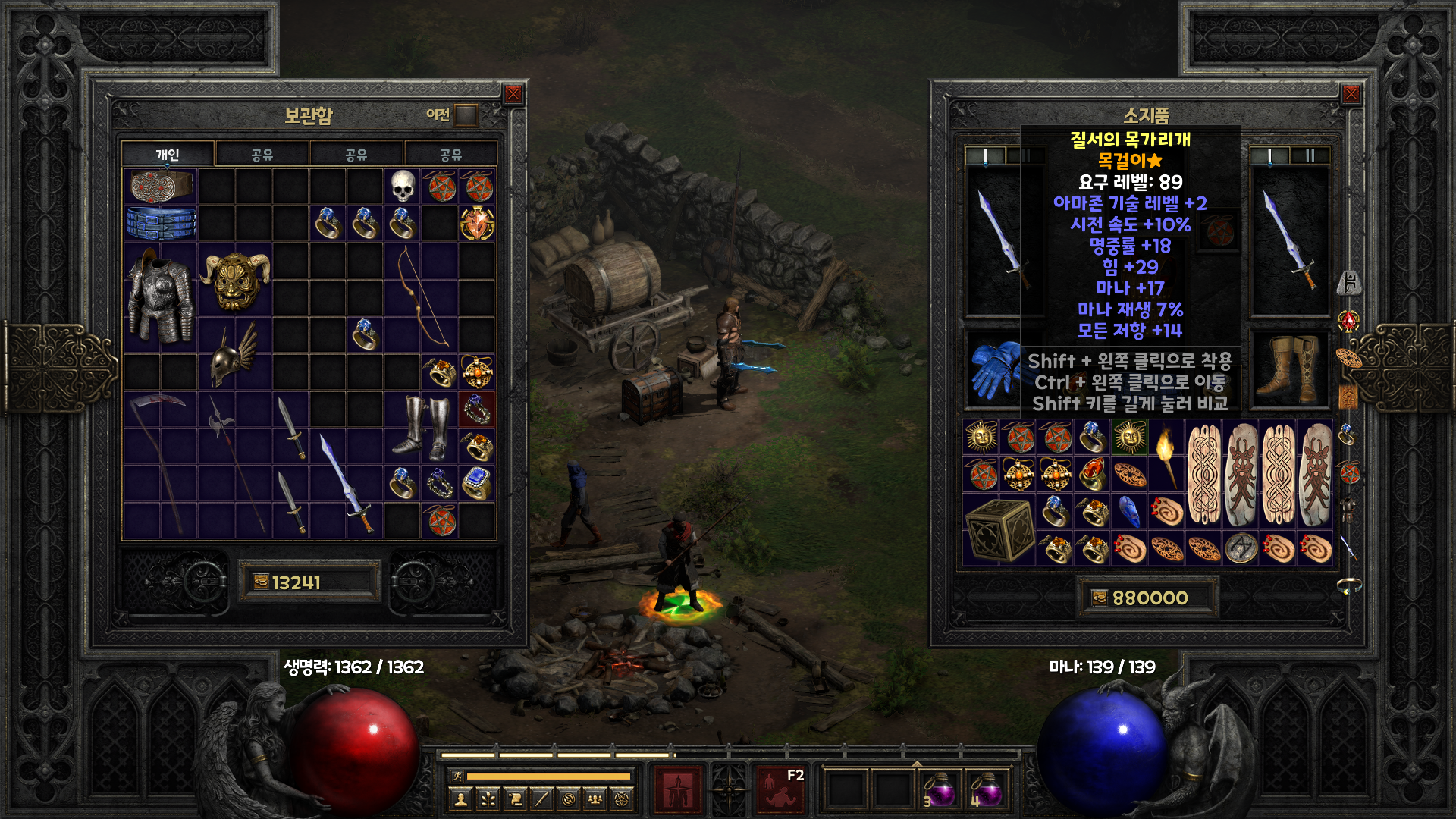Toggle the 이전 checkbox in the stash

click(466, 115)
